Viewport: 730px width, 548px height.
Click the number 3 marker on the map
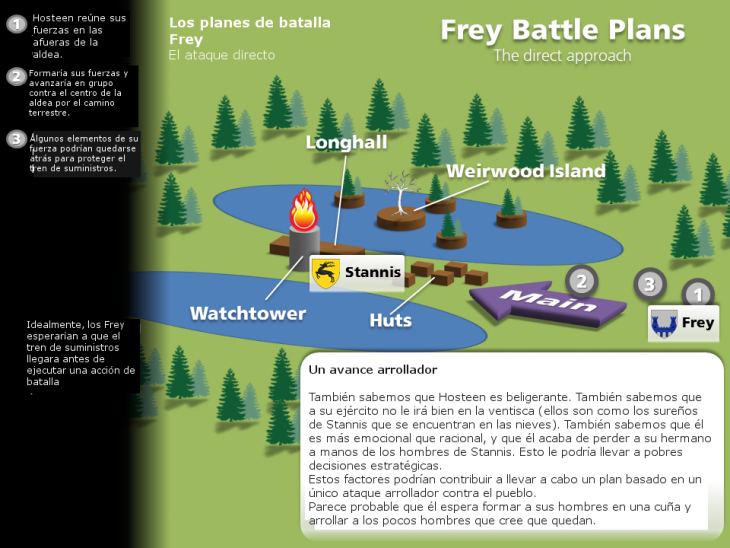point(649,284)
